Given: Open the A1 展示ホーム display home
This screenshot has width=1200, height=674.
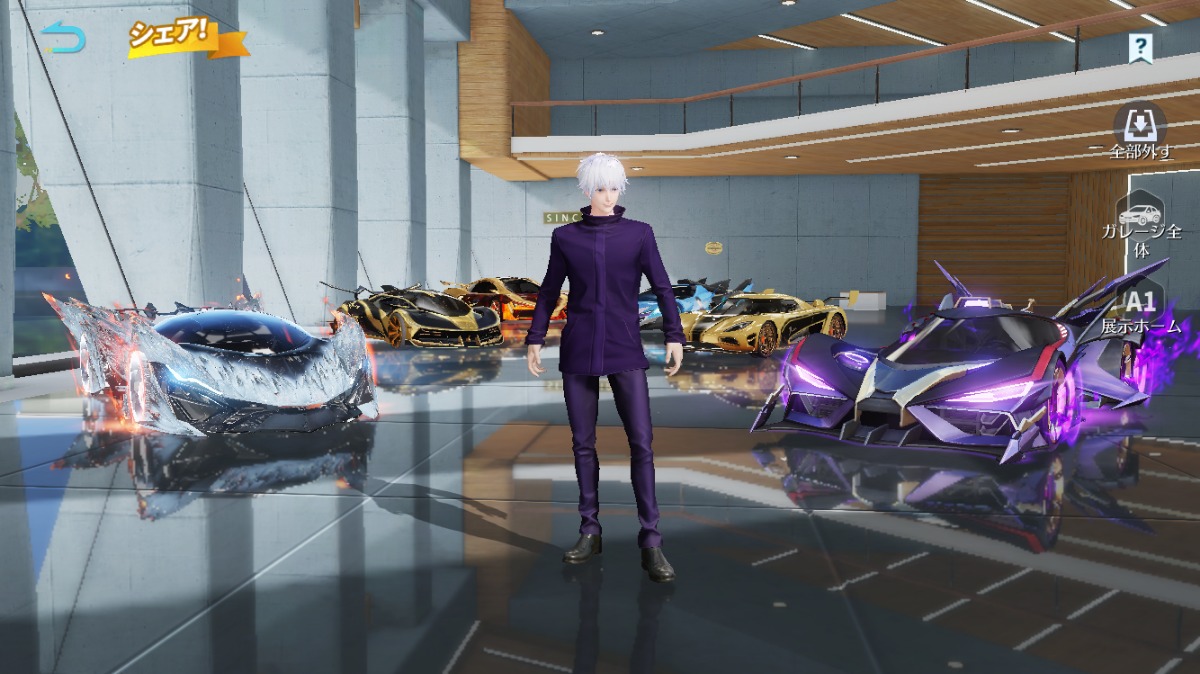Looking at the screenshot, I should (1141, 310).
